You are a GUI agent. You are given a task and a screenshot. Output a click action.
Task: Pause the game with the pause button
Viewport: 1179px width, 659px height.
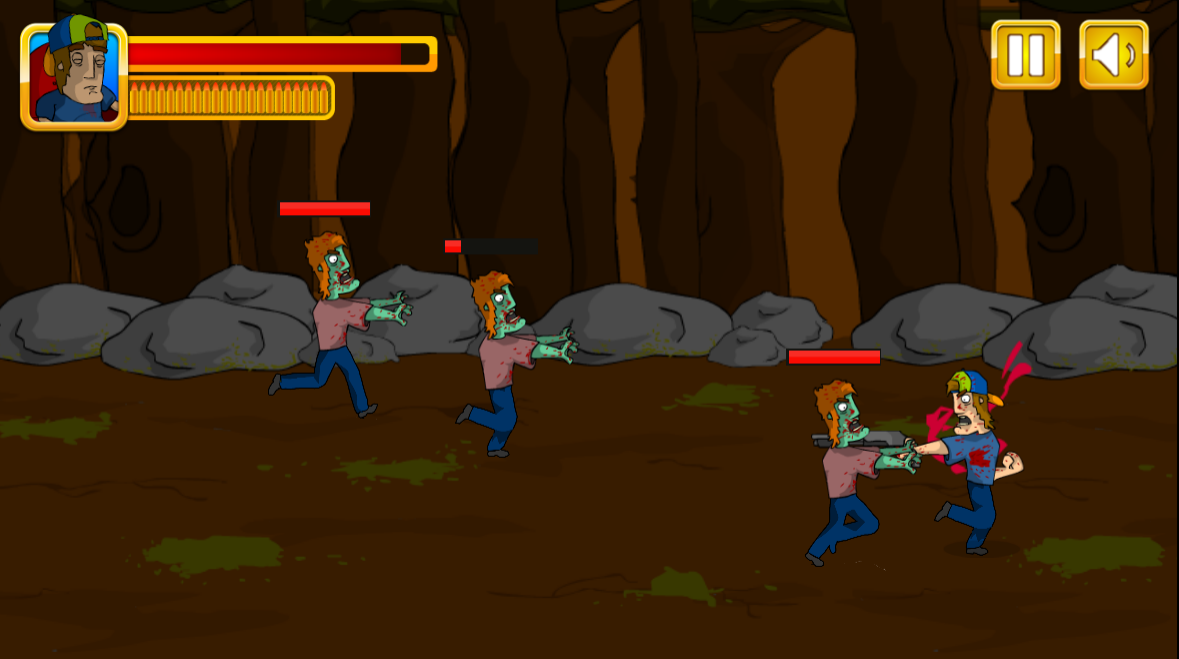1025,55
